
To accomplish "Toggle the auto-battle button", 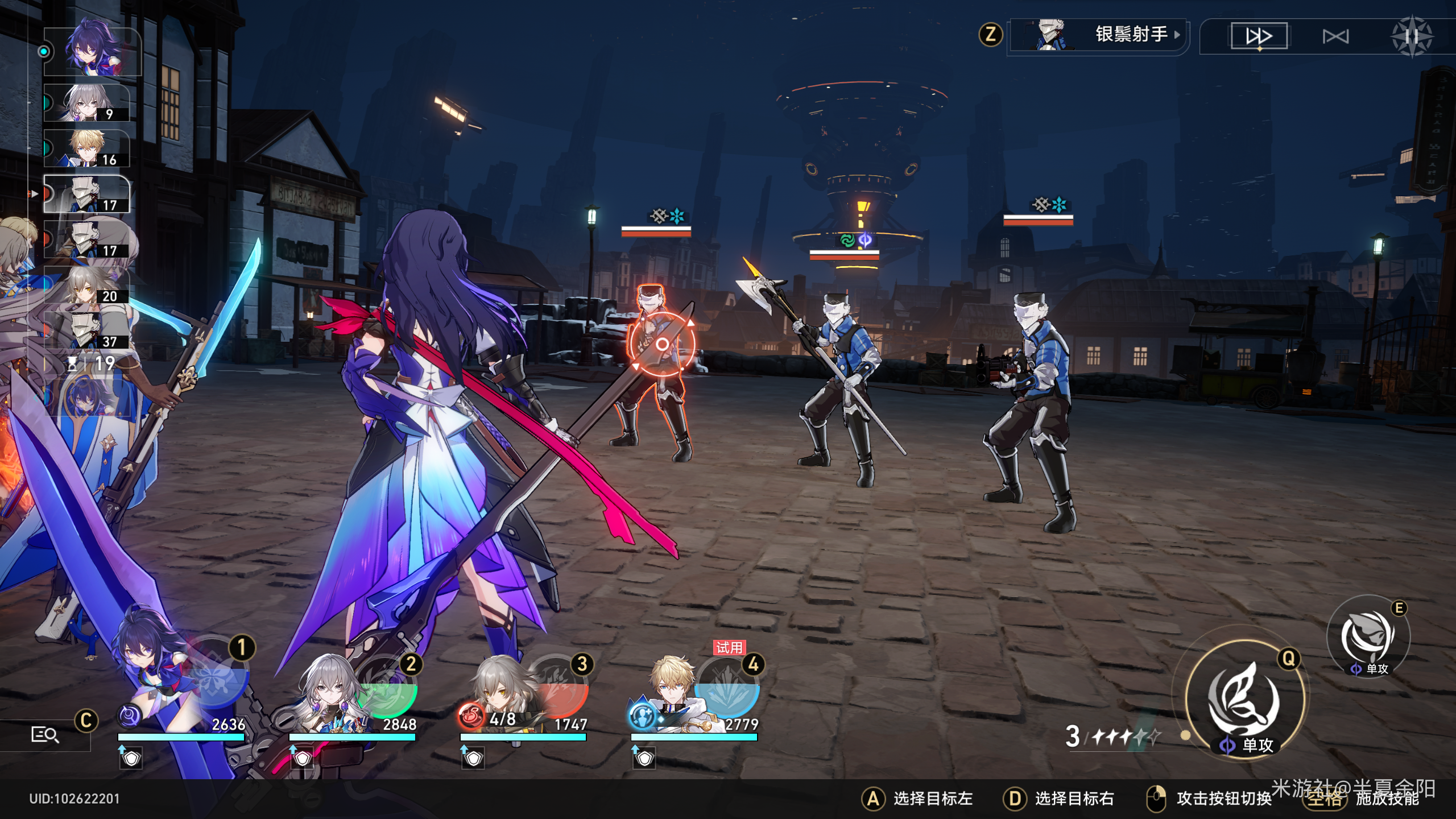I will (x=1335, y=37).
